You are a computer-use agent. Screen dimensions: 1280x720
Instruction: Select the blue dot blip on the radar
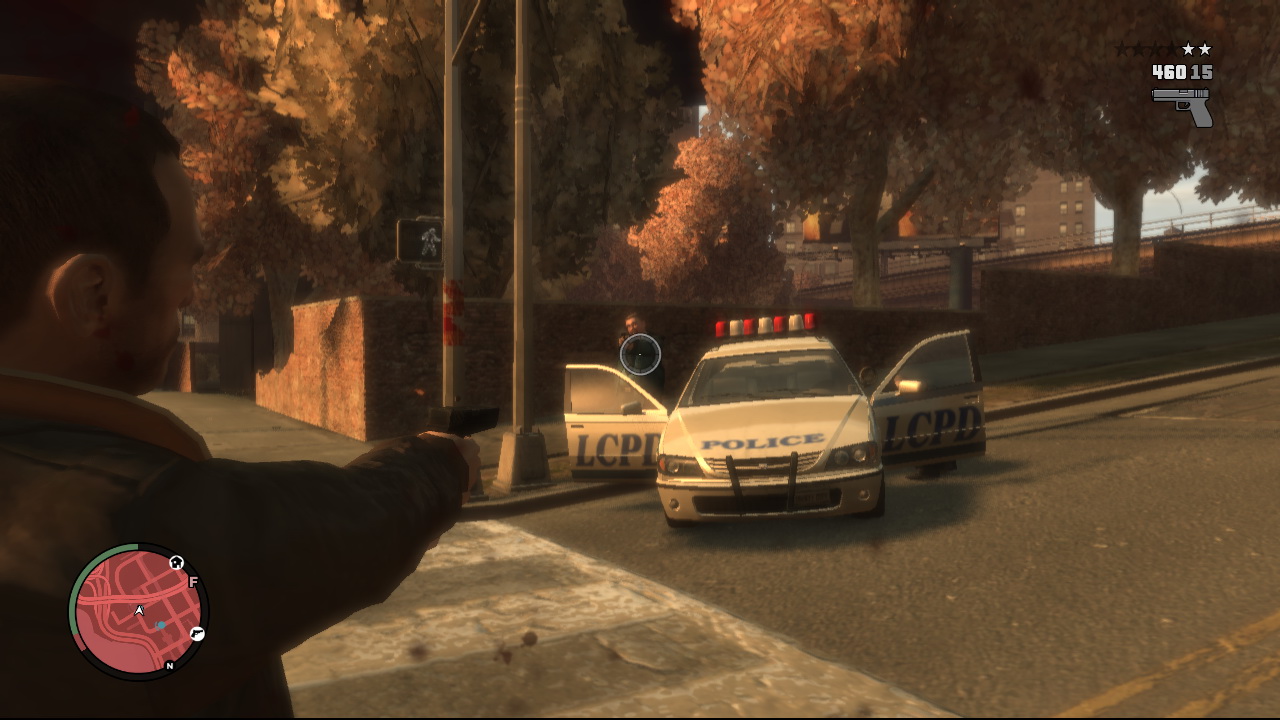(160, 626)
